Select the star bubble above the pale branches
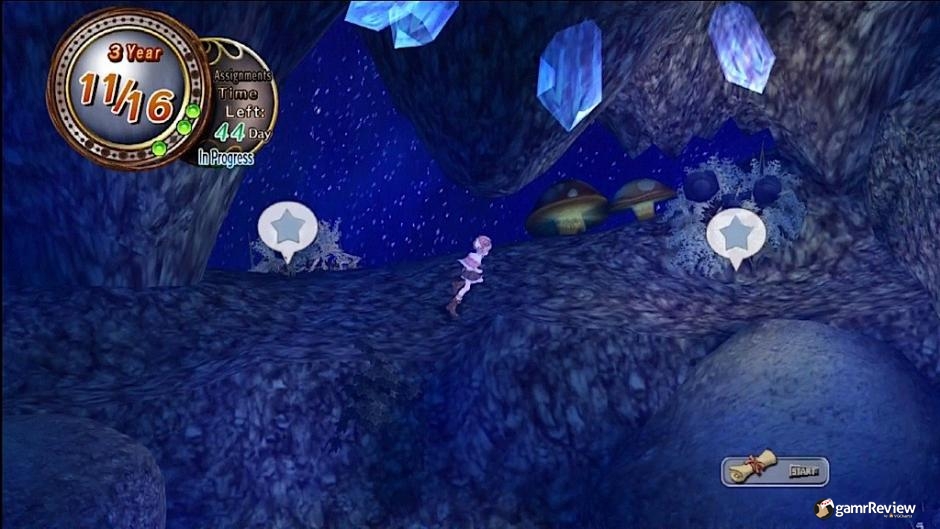Viewport: 940px width, 529px height. pos(288,230)
